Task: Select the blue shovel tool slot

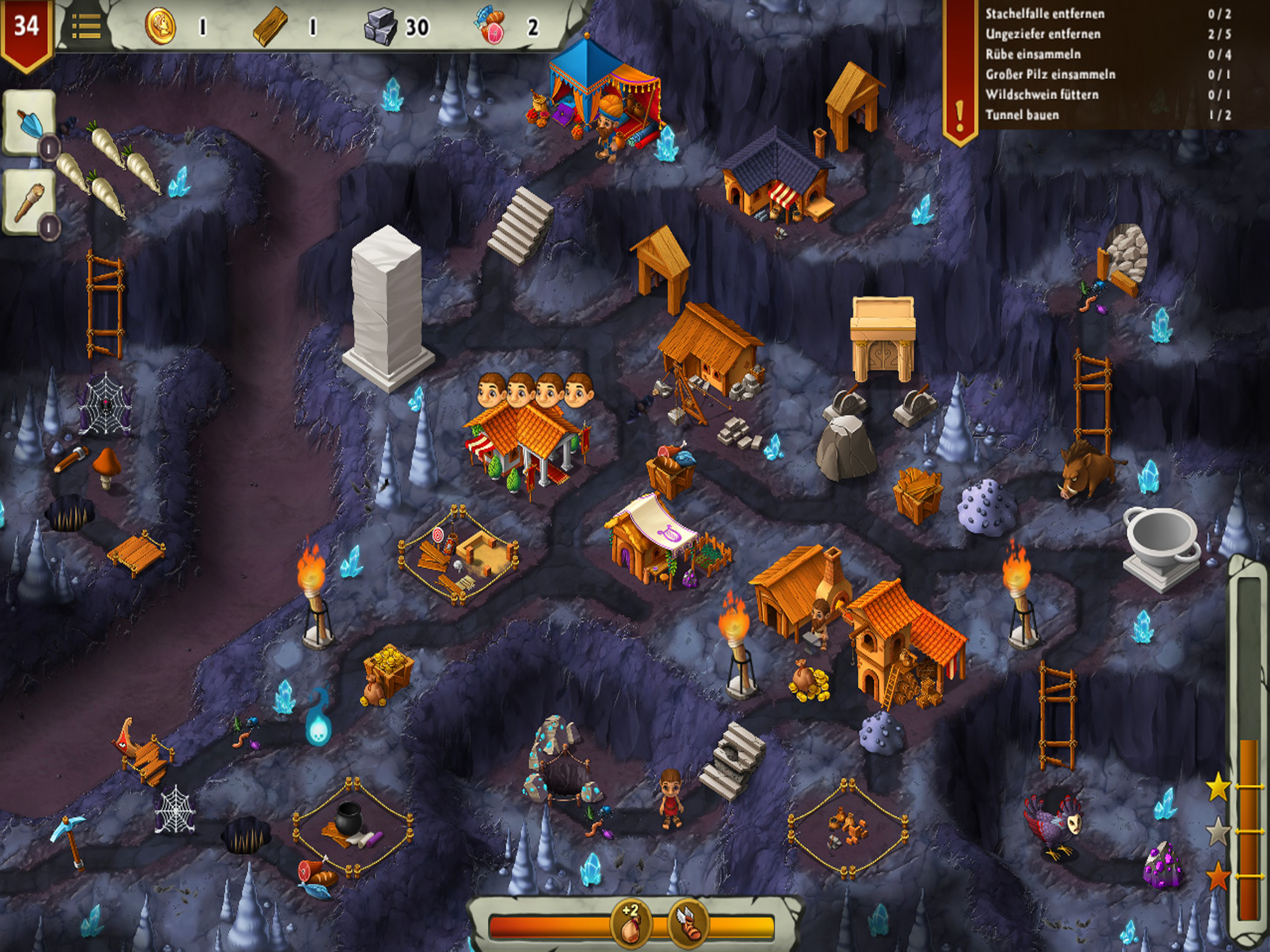Action: tap(29, 122)
